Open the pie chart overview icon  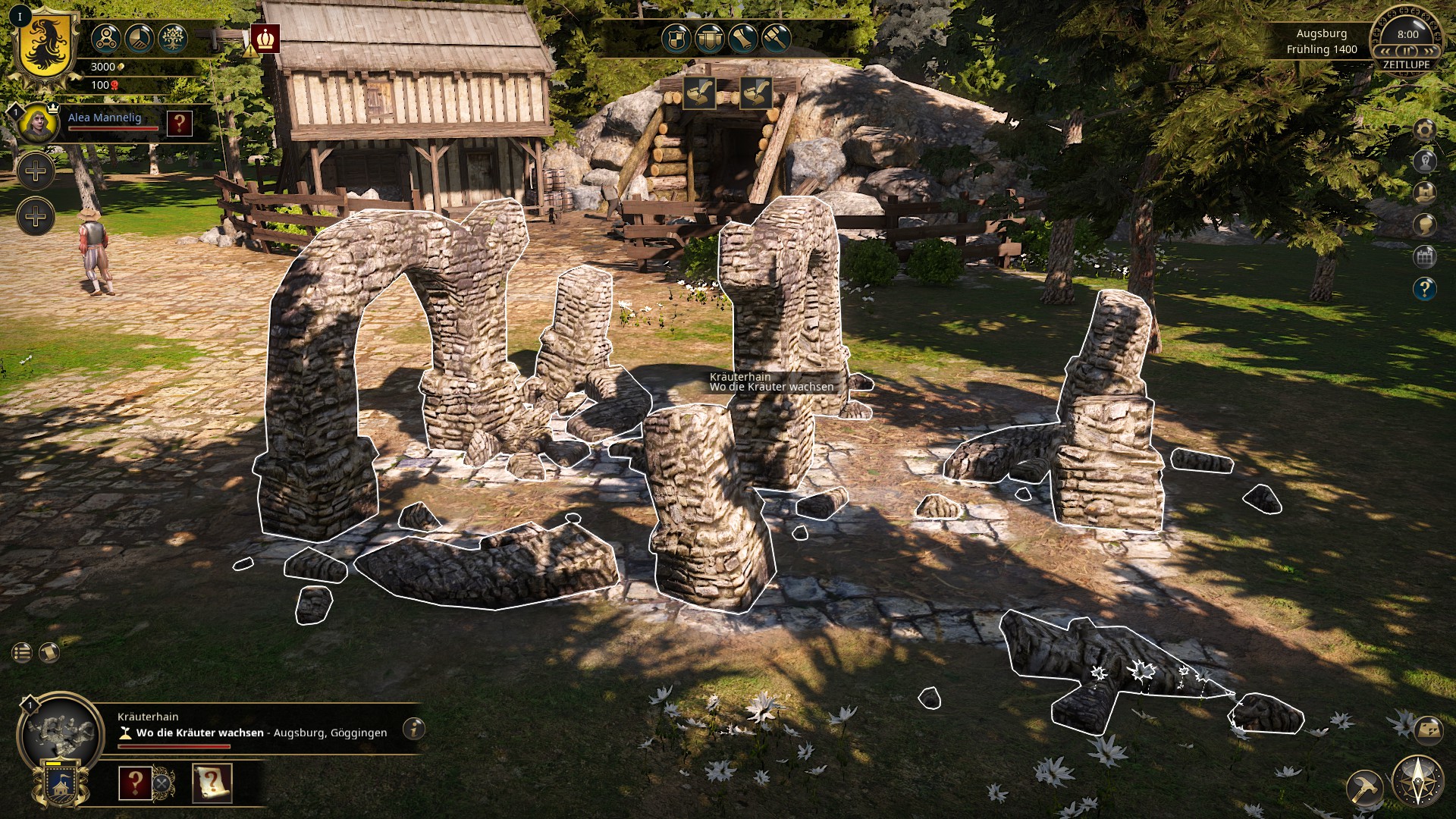(139, 38)
